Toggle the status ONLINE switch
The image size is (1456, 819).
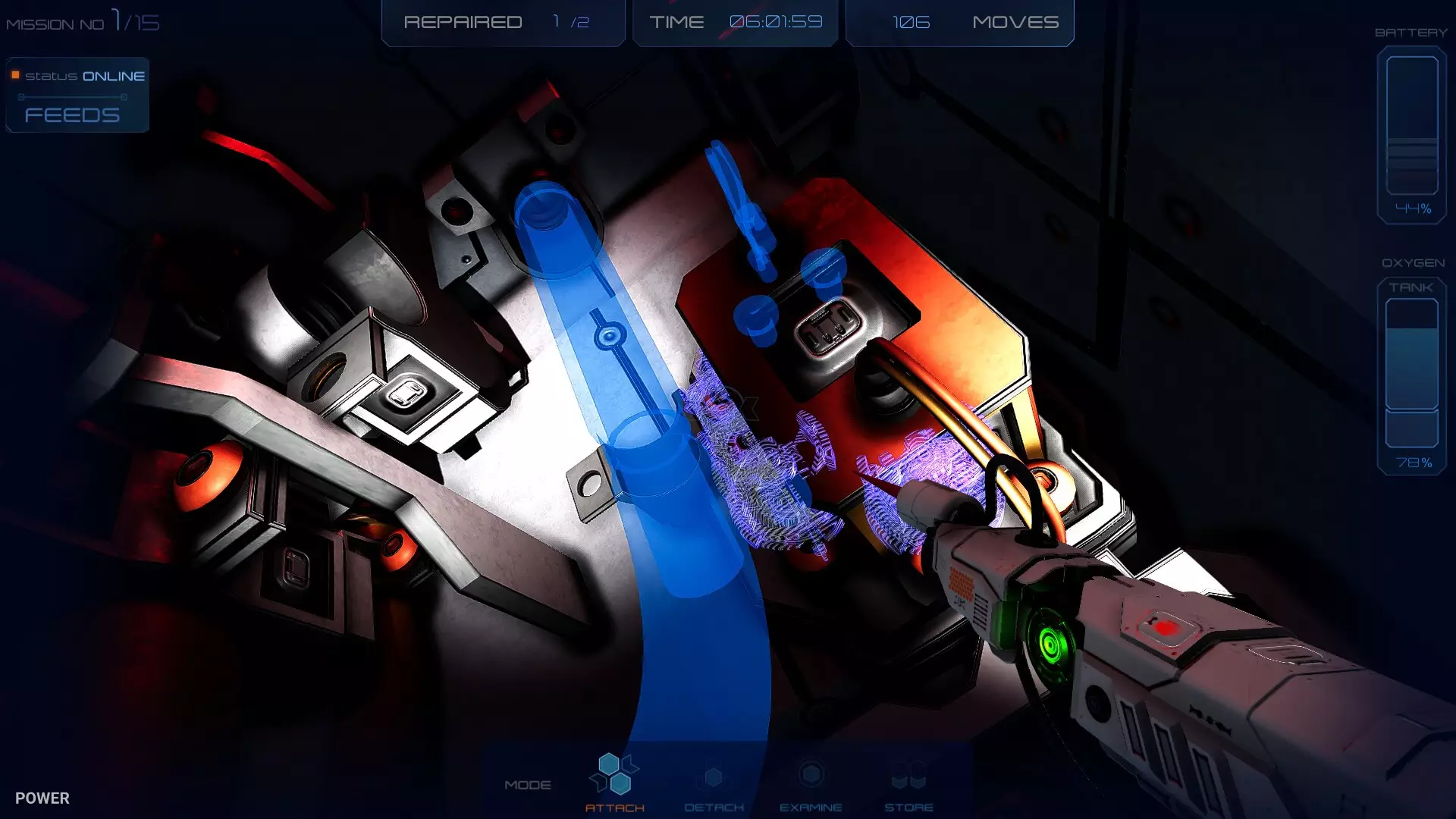pos(83,76)
